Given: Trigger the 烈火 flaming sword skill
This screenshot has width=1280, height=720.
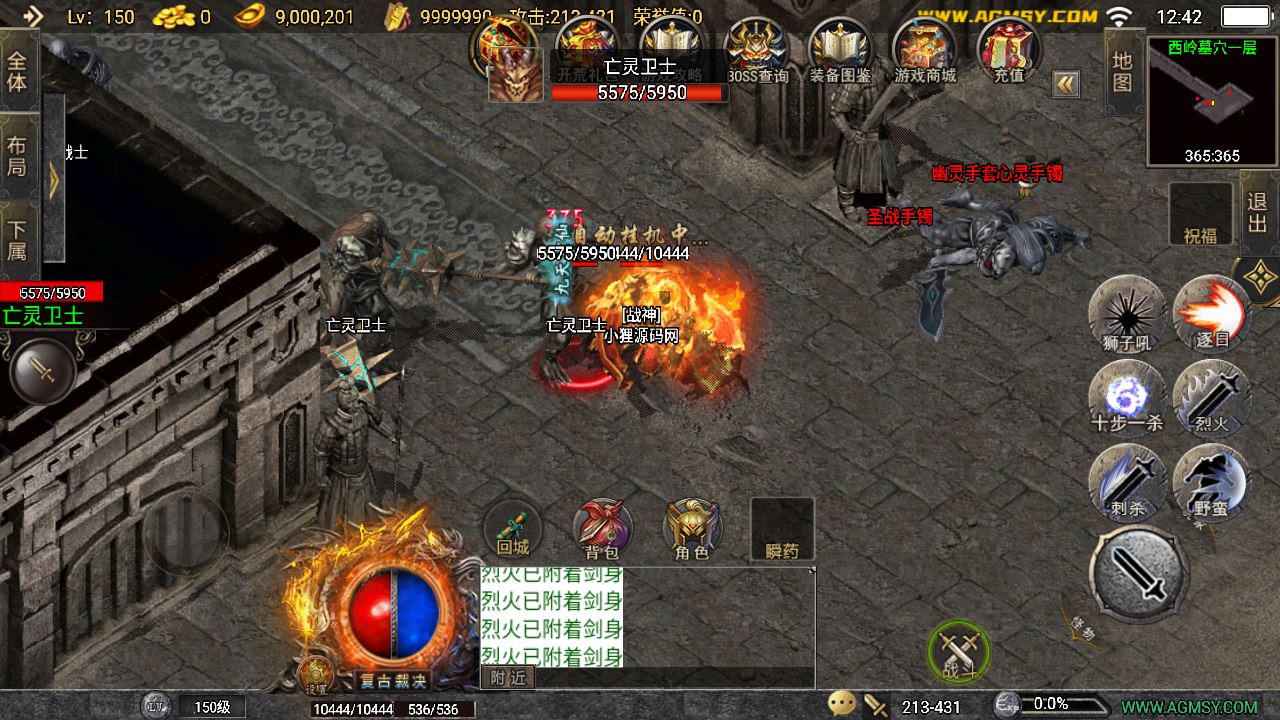Looking at the screenshot, I should (1211, 396).
